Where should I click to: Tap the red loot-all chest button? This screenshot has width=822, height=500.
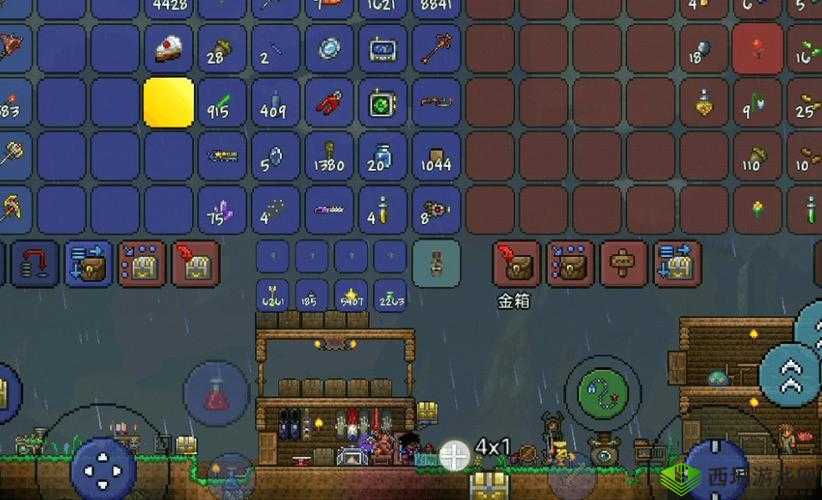click(517, 264)
